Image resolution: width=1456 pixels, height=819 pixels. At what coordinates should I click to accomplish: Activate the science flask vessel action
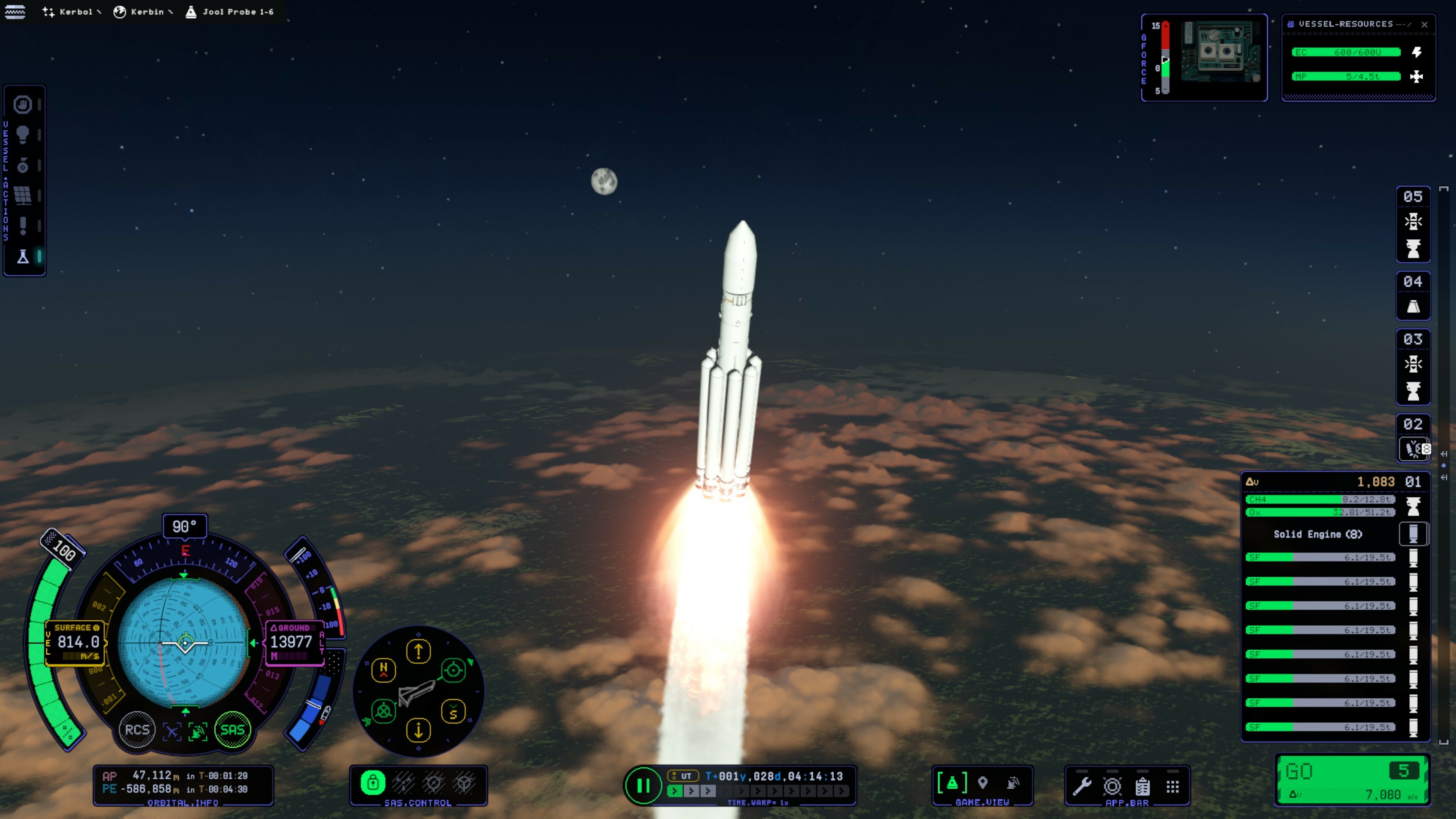23,257
